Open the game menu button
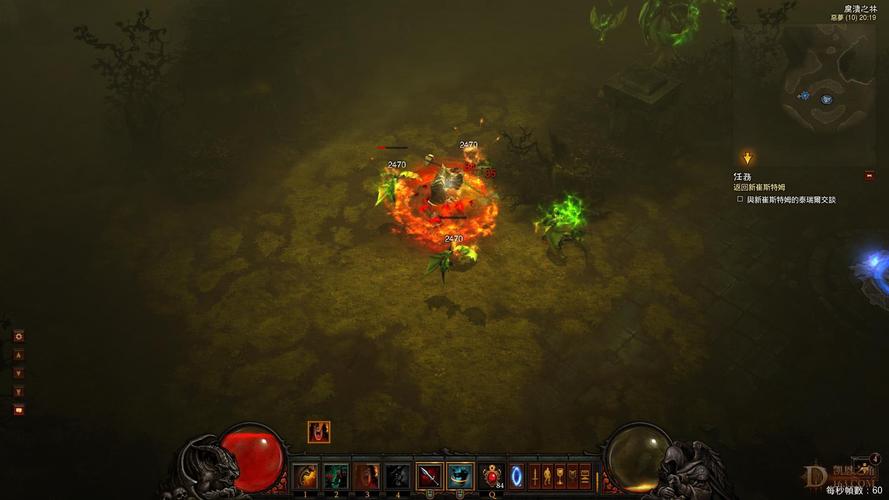The width and height of the screenshot is (889, 500). coord(586,477)
